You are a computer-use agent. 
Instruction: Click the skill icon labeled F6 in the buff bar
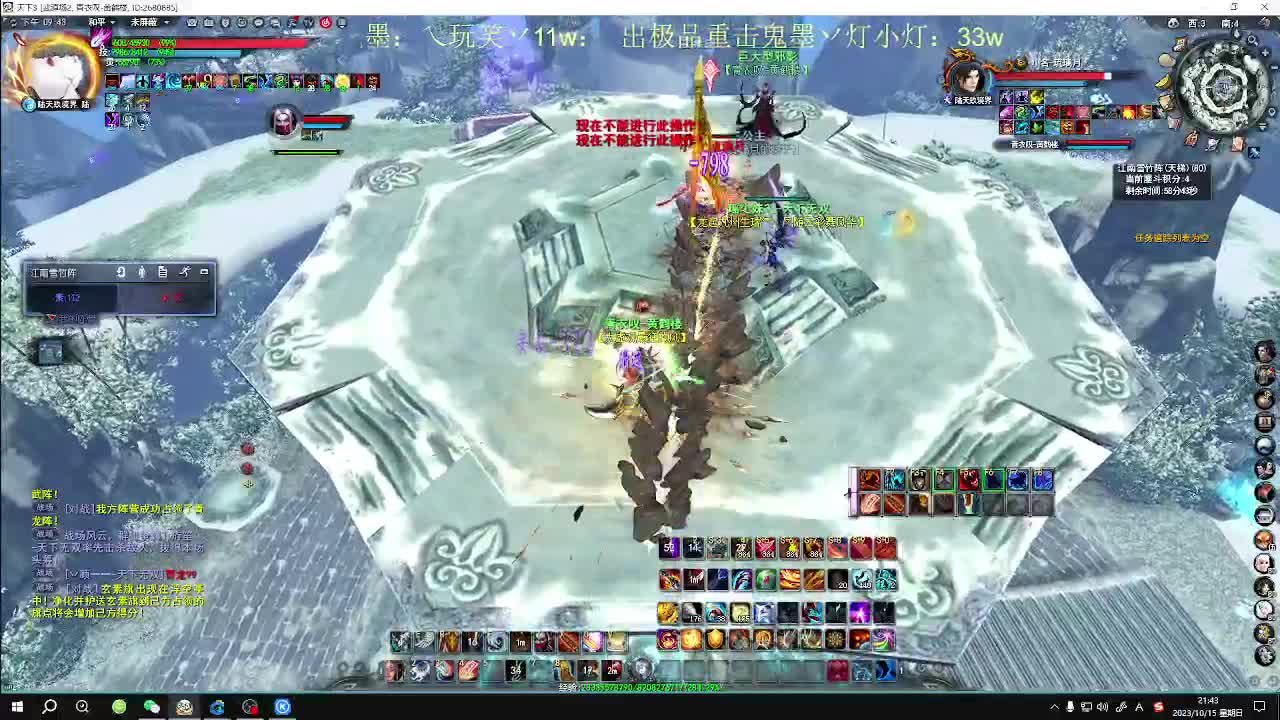tap(992, 480)
